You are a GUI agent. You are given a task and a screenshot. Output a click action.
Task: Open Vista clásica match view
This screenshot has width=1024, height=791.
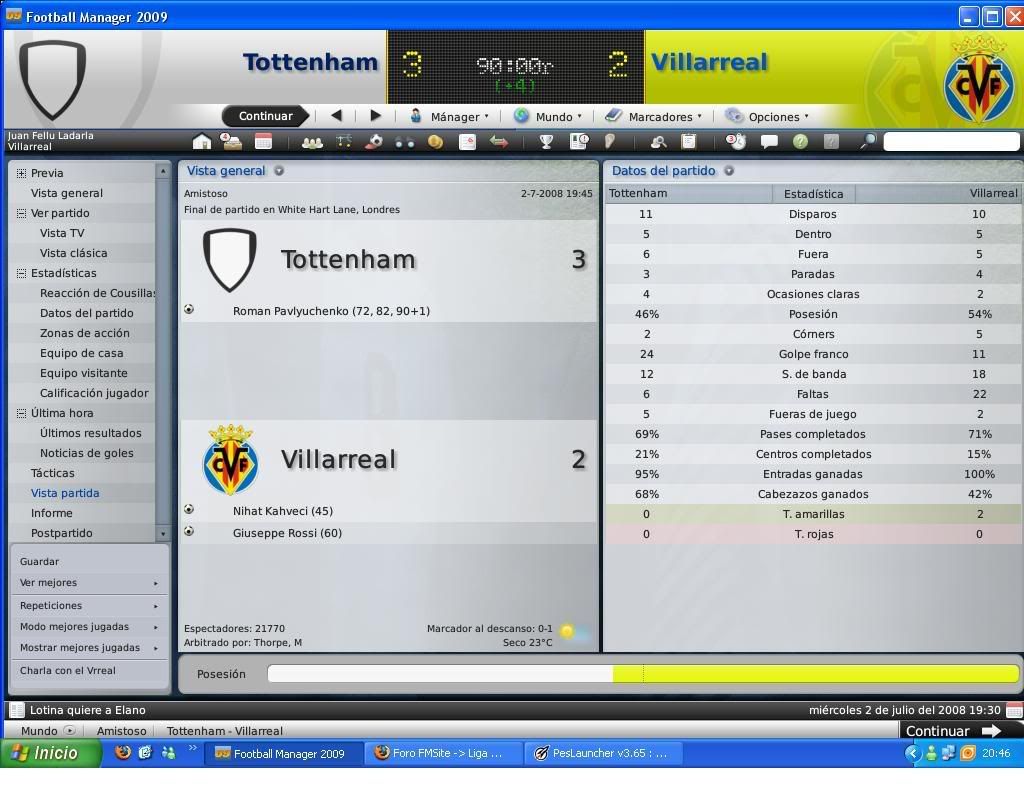pyautogui.click(x=73, y=253)
